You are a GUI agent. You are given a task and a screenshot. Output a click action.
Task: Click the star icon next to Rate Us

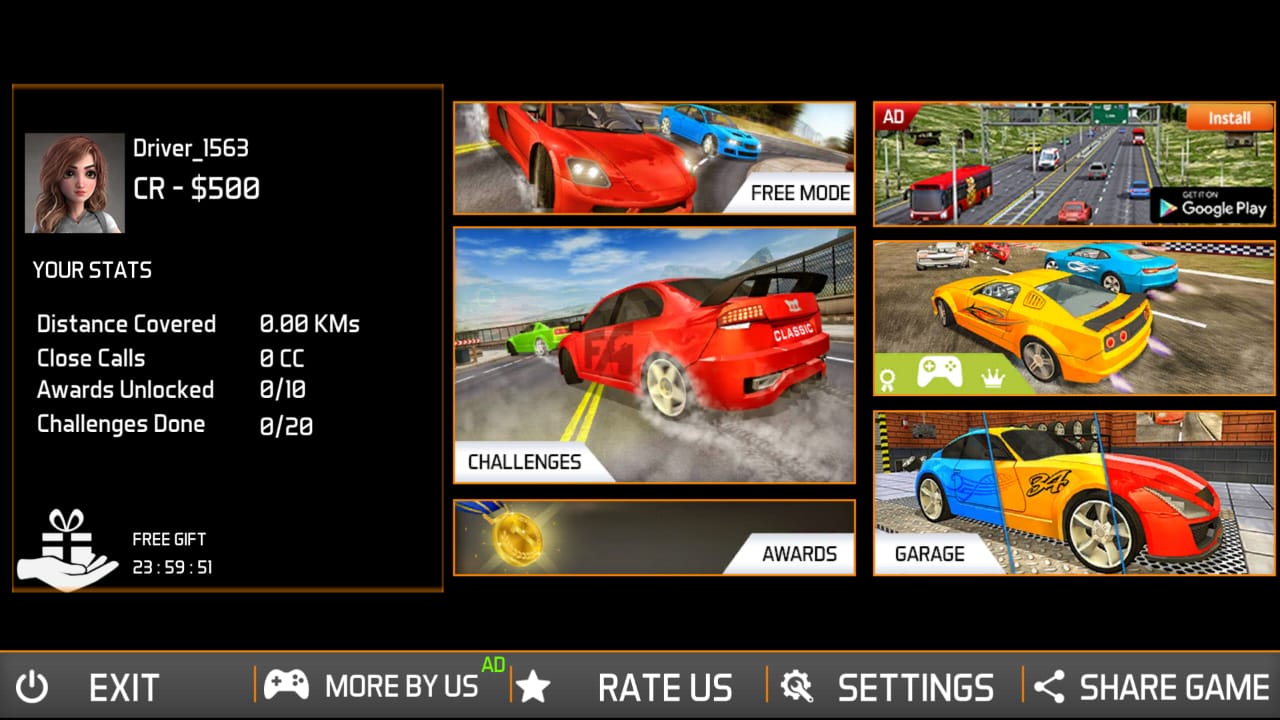[x=535, y=686]
